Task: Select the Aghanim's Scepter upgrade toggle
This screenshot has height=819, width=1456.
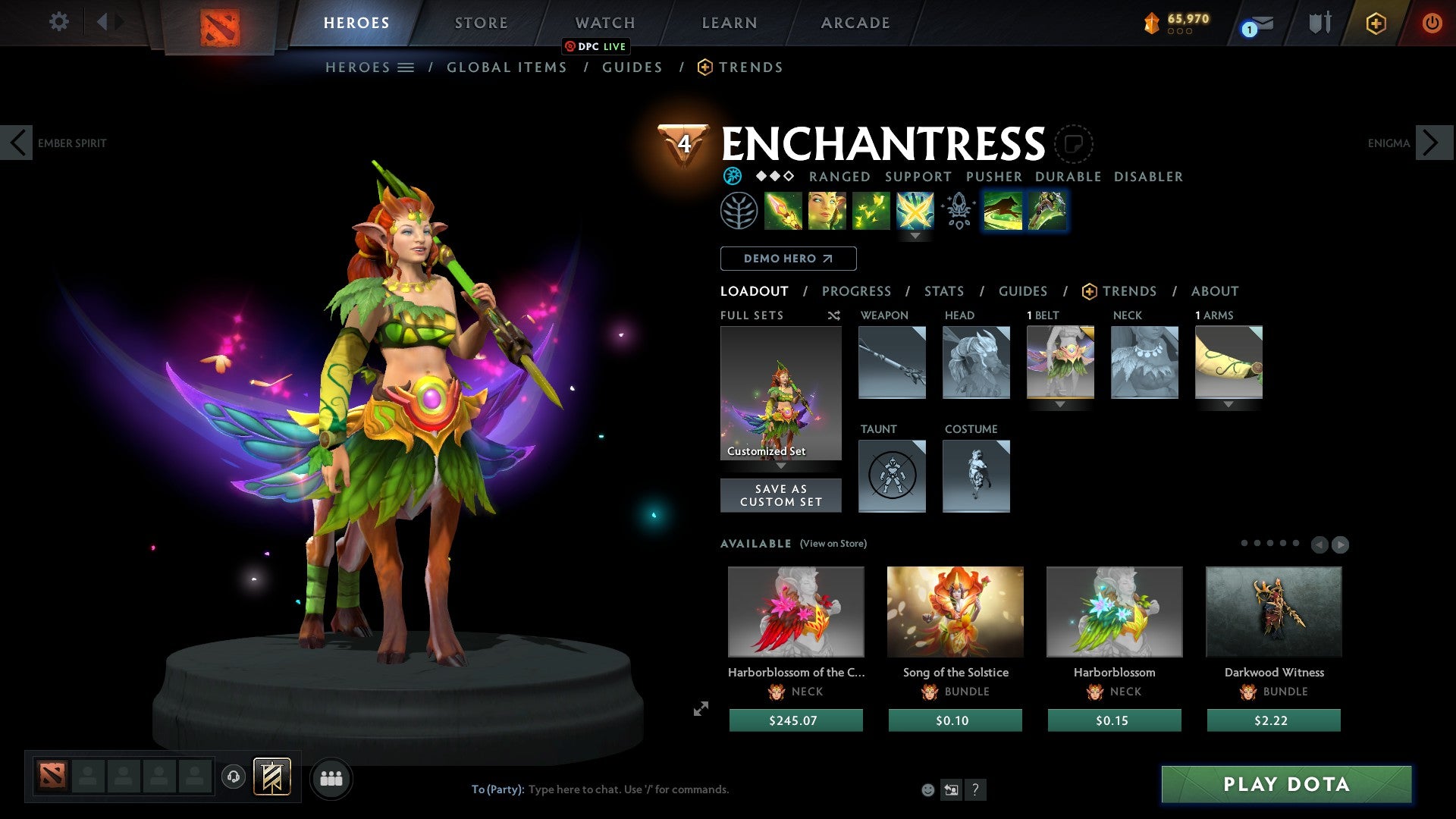Action: (x=957, y=213)
